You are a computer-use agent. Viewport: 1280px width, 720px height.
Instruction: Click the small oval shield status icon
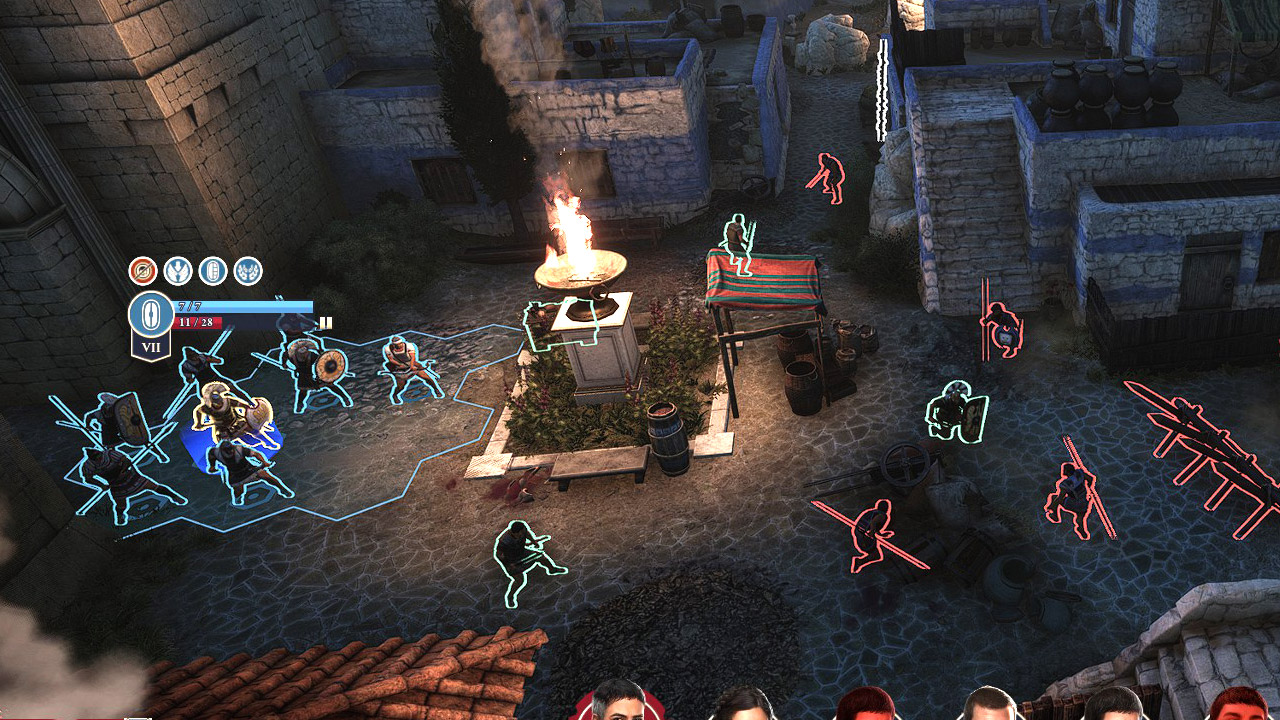(213, 271)
